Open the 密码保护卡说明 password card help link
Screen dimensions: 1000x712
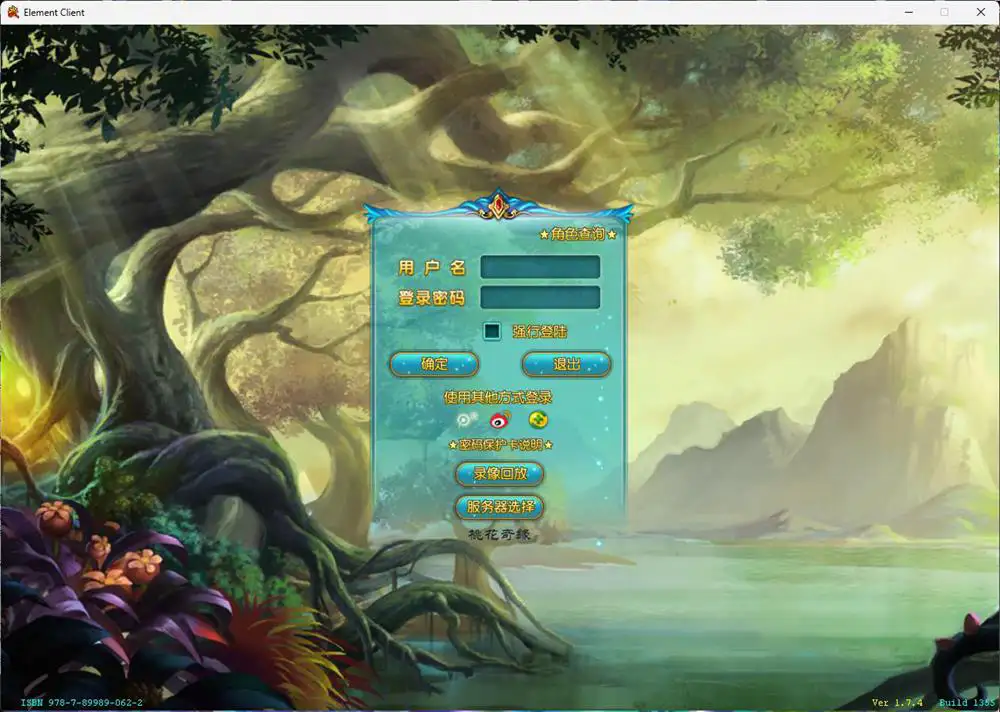(500, 445)
